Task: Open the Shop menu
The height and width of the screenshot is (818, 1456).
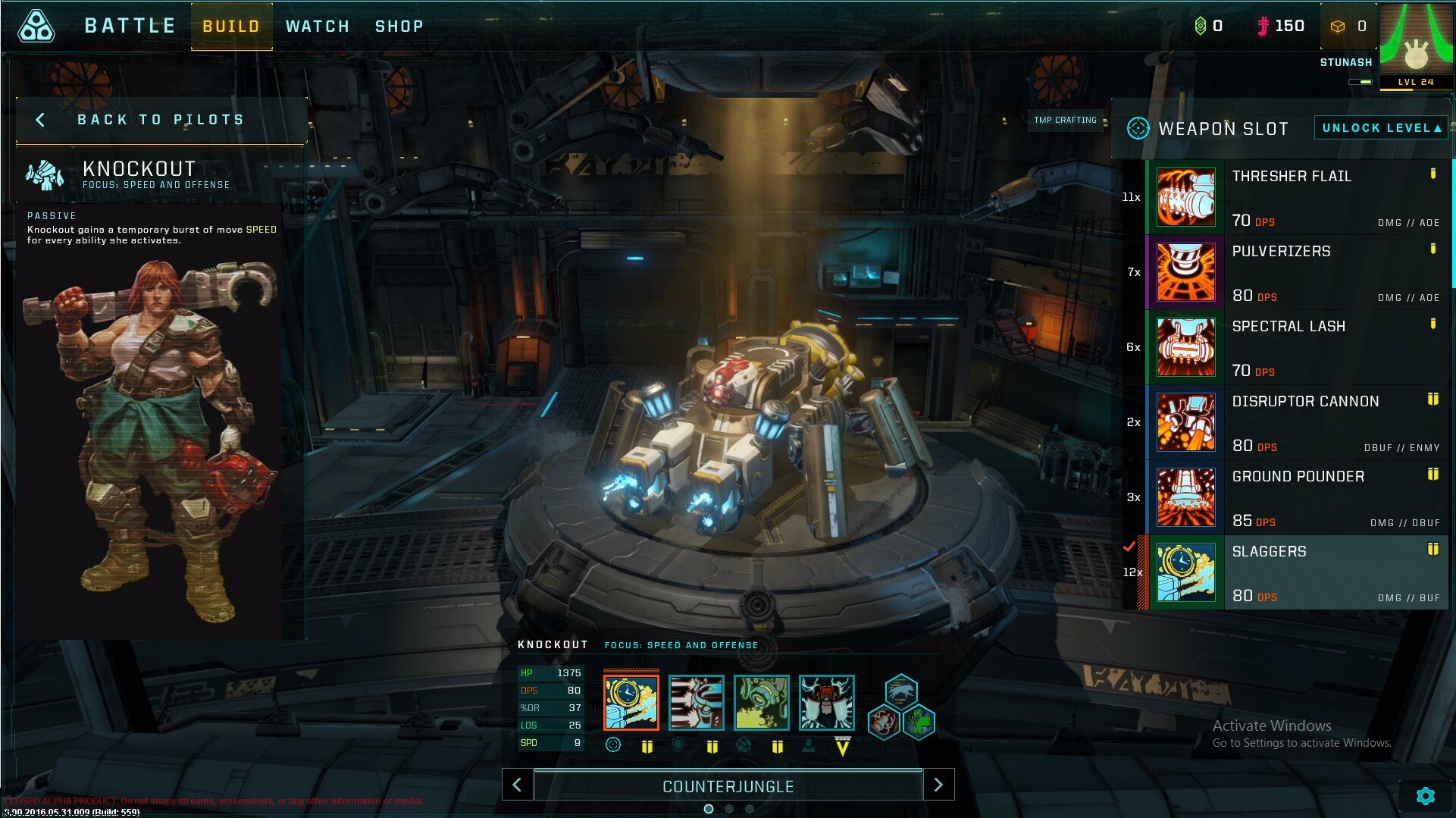Action: [x=399, y=25]
